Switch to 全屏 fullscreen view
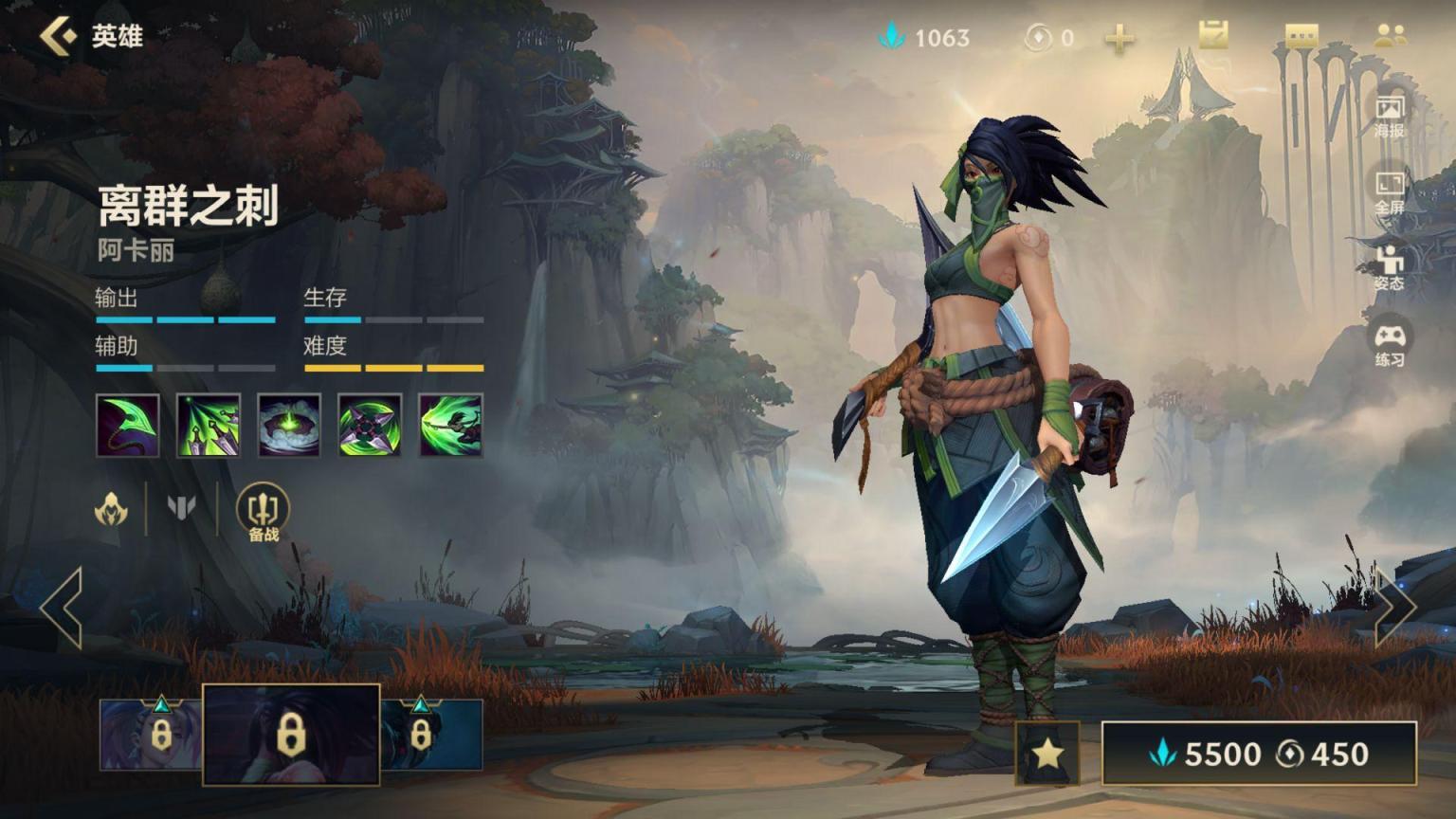This screenshot has width=1456, height=819. tap(1390, 192)
